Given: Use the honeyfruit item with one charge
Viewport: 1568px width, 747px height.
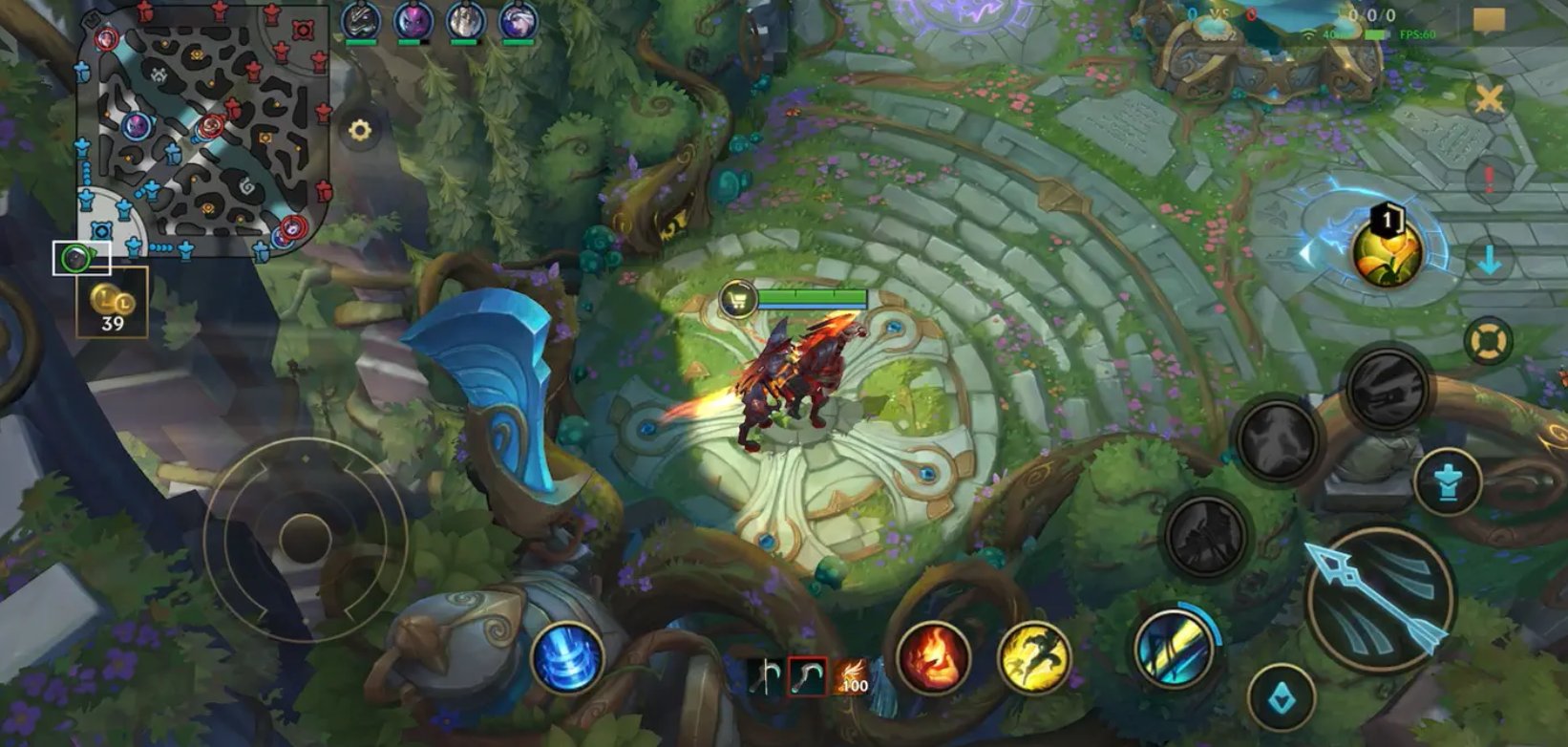Looking at the screenshot, I should click(x=1387, y=251).
